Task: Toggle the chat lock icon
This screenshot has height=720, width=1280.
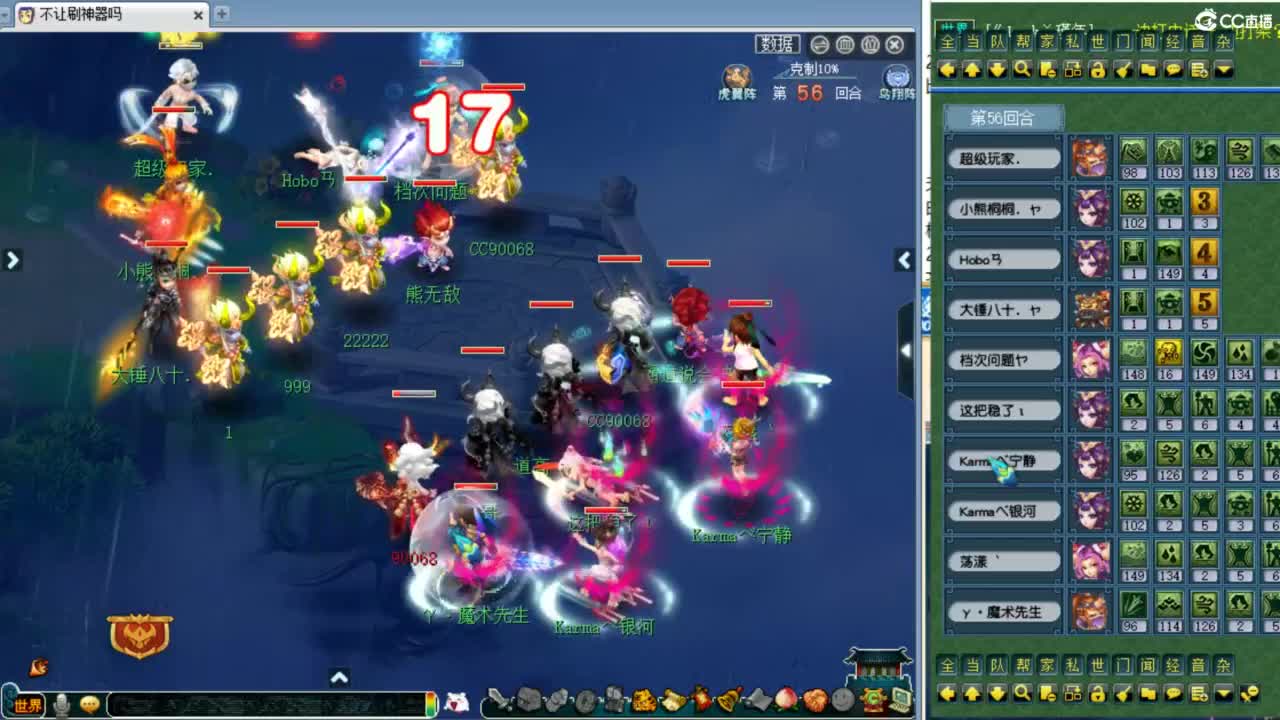Action: (1097, 70)
